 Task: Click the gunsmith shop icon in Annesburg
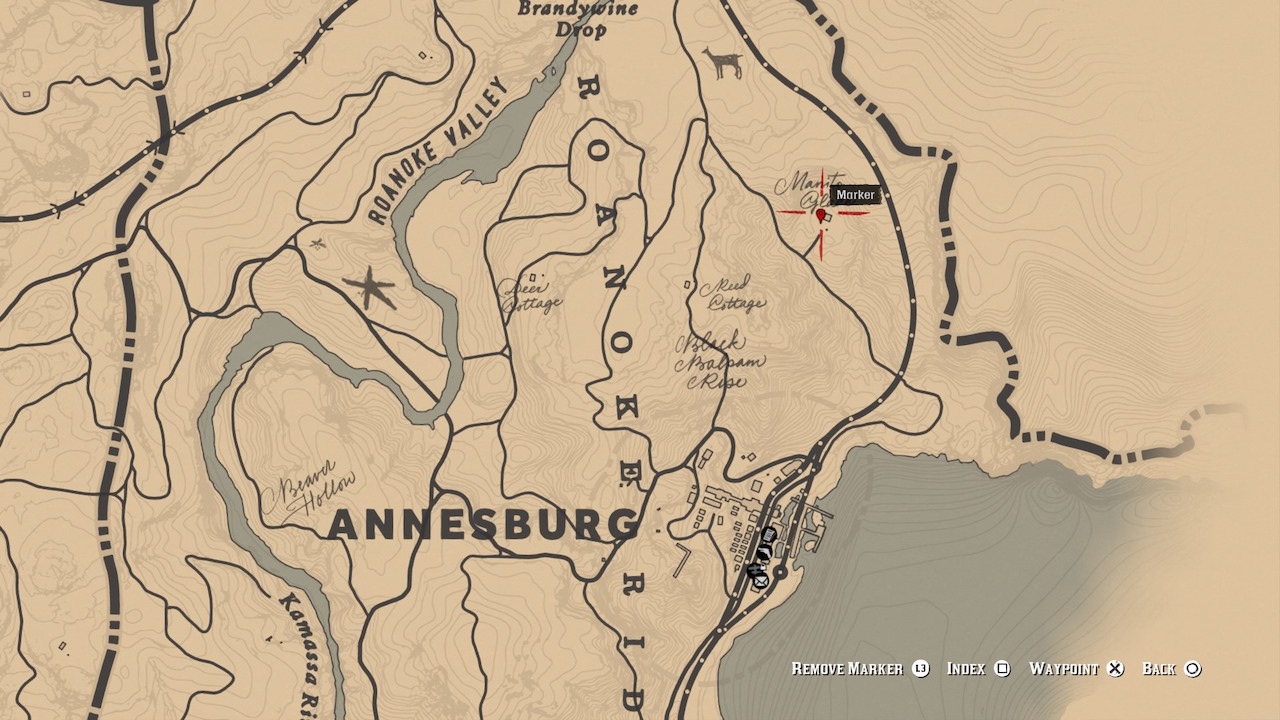pyautogui.click(x=763, y=551)
